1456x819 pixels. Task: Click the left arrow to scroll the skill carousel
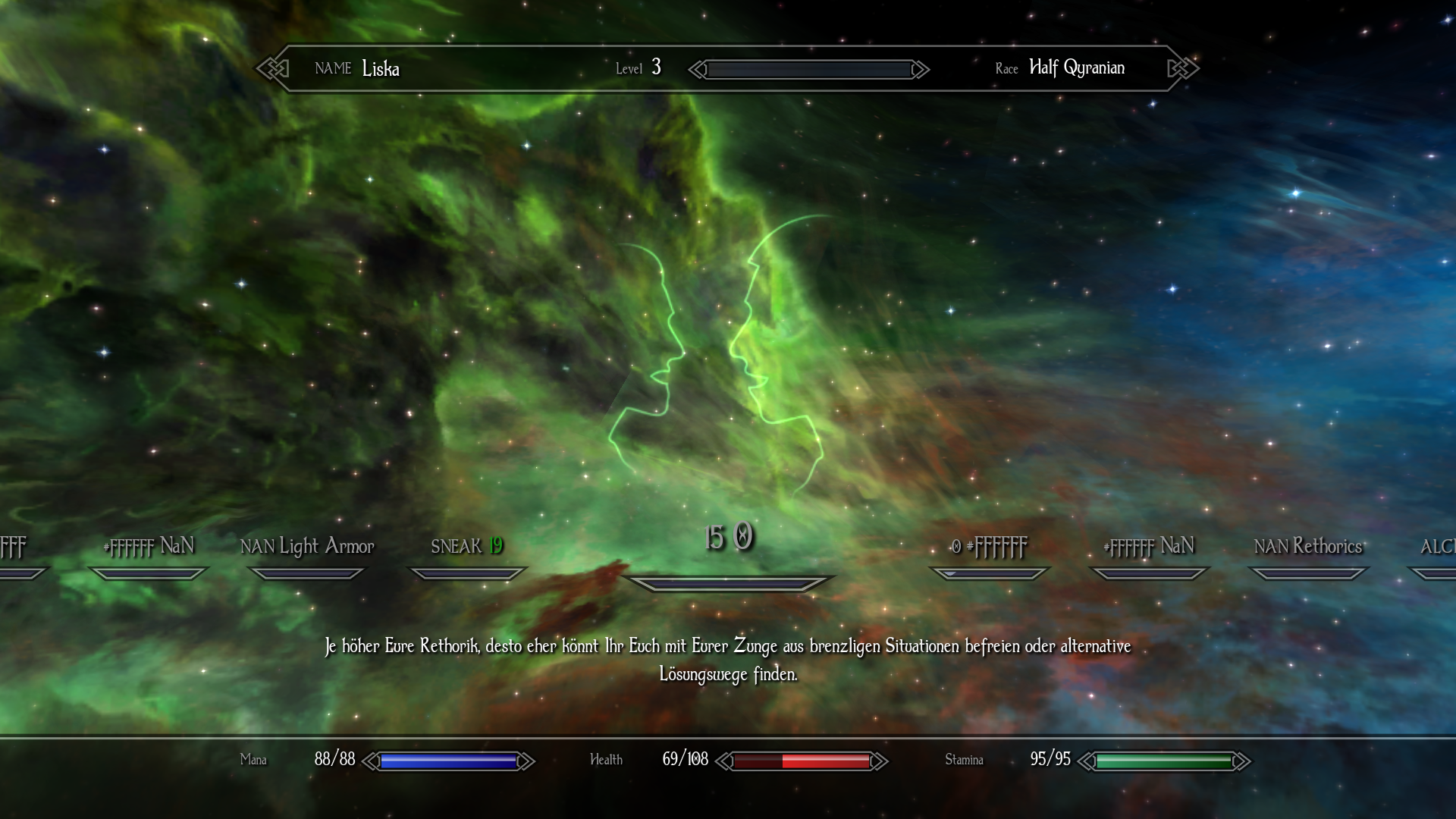click(695, 69)
